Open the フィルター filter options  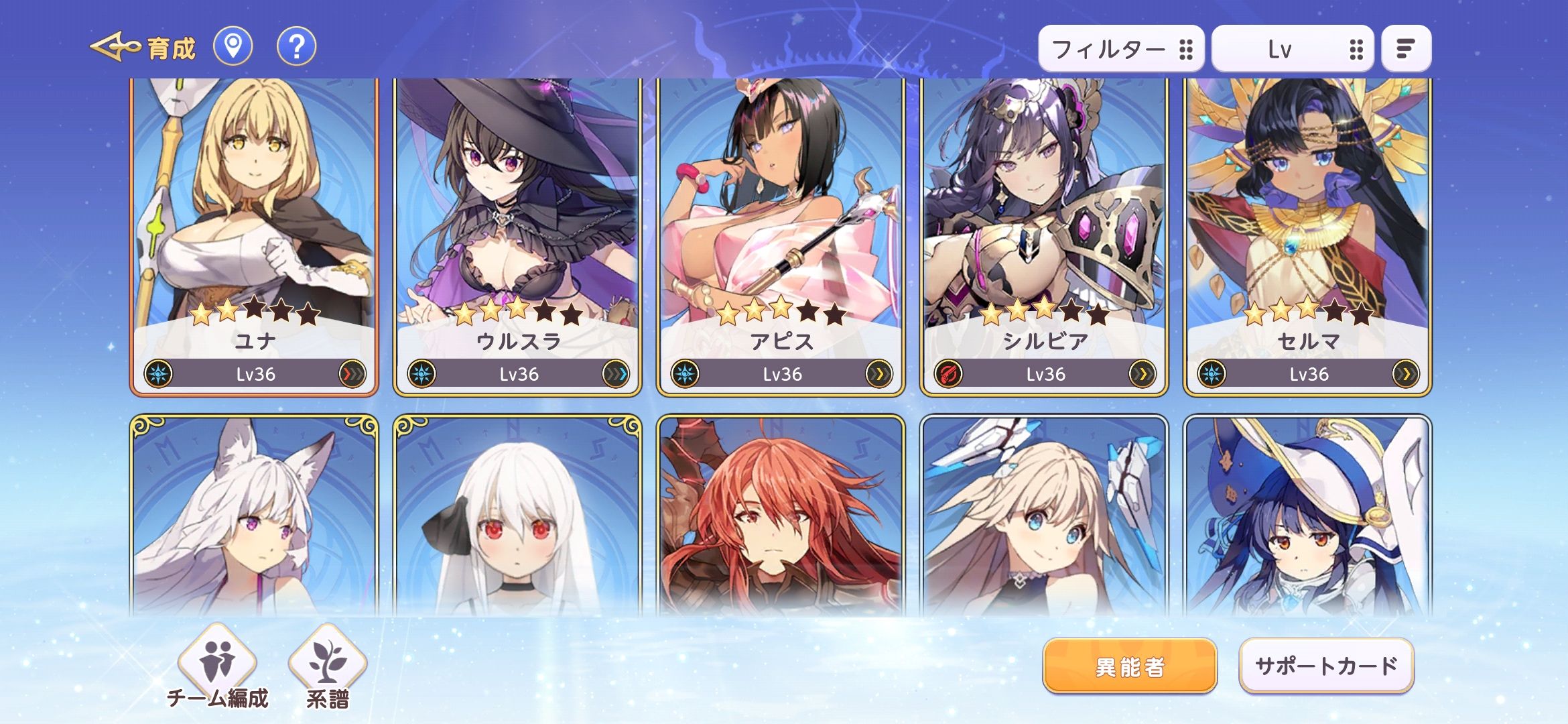(1120, 49)
